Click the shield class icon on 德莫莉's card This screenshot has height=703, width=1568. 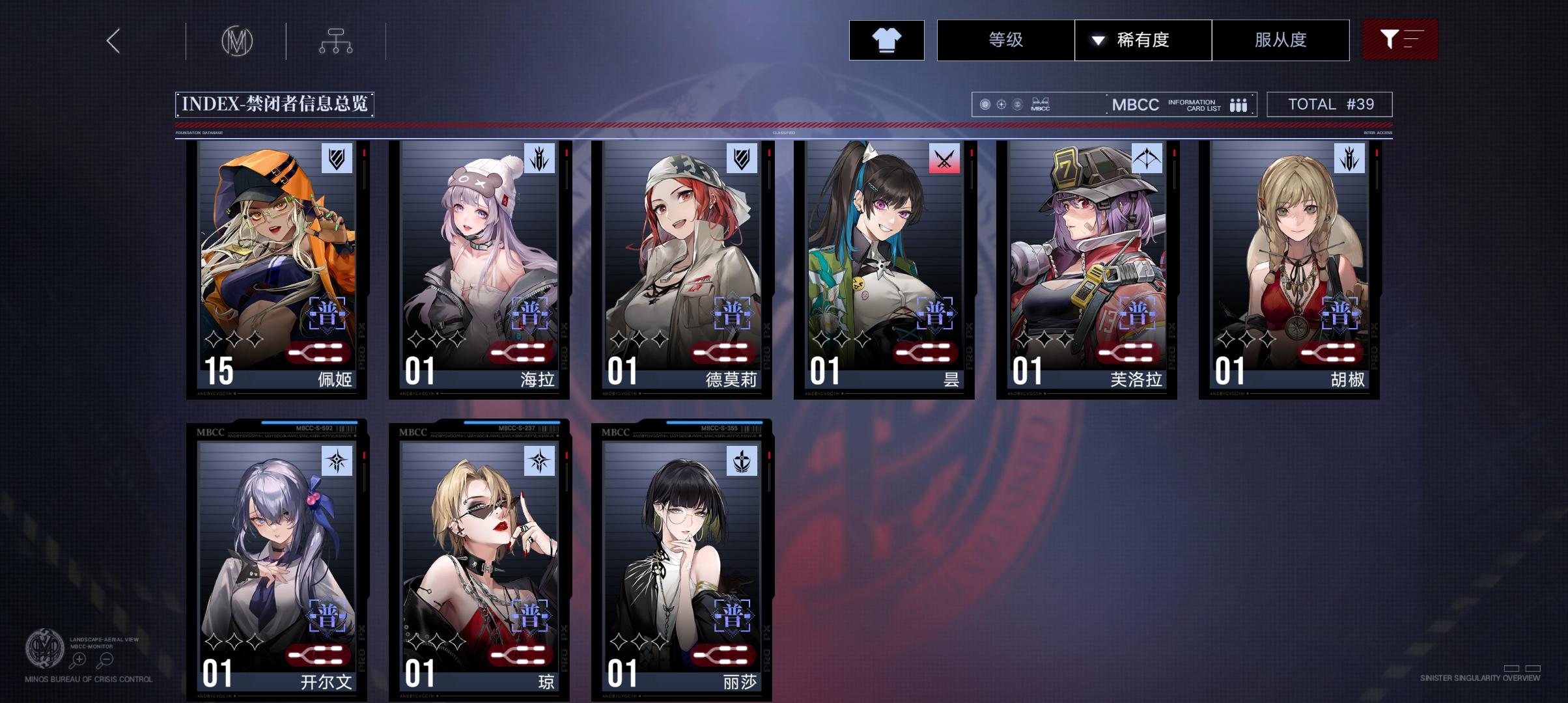point(742,159)
